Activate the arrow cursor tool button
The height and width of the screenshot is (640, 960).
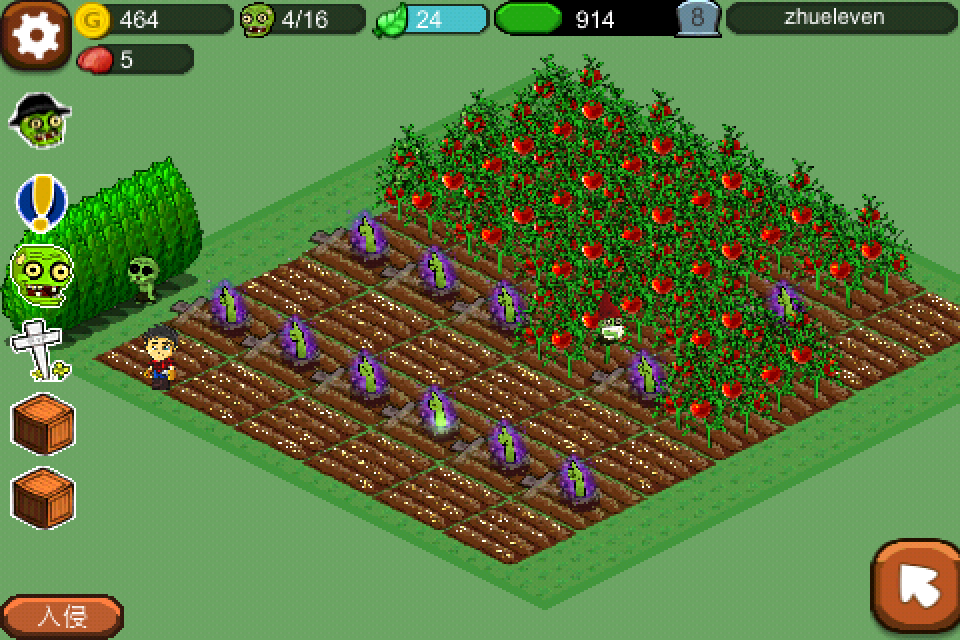[x=916, y=587]
